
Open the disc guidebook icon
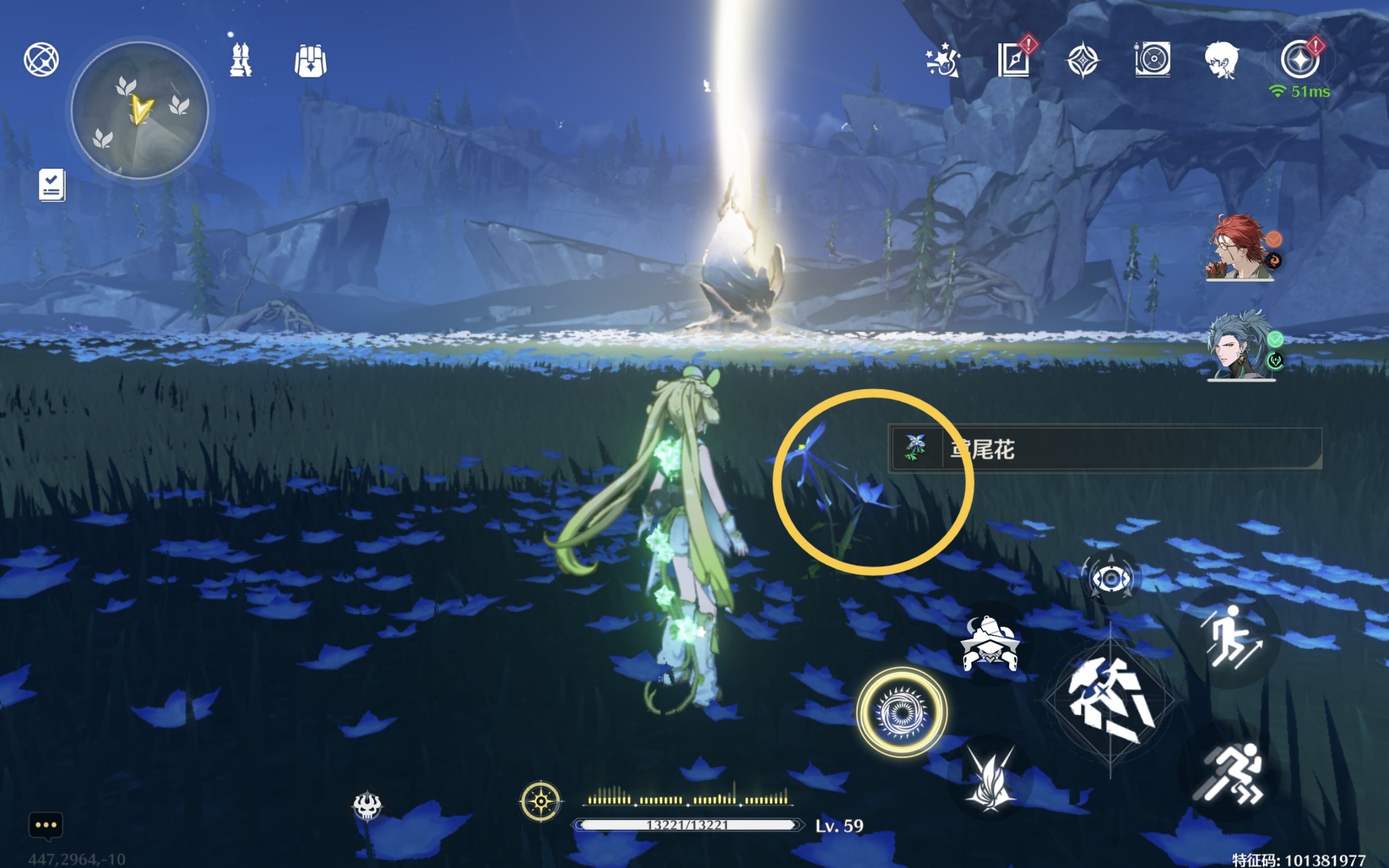tap(1152, 59)
